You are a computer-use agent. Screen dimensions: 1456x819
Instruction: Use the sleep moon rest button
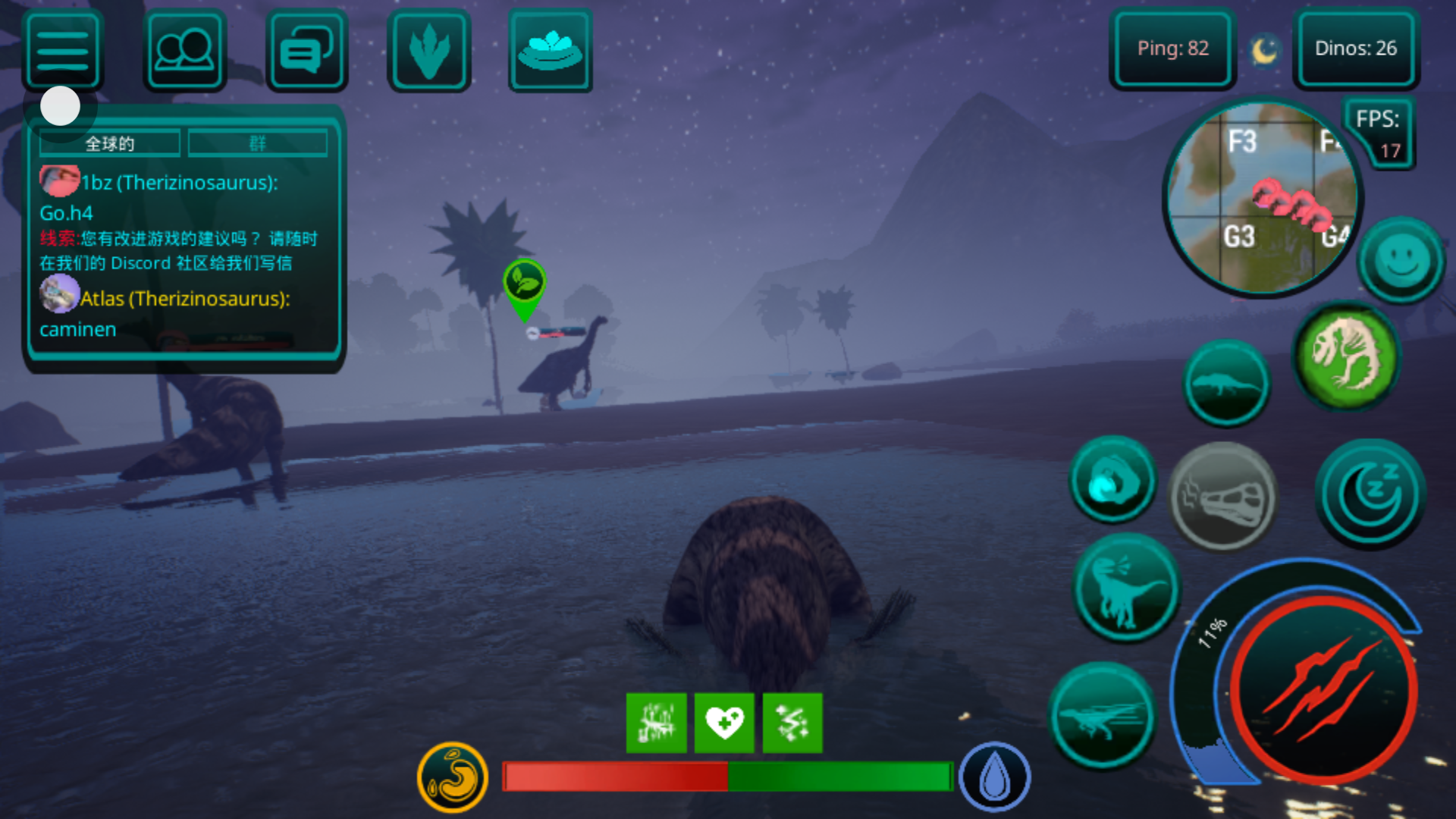1370,494
